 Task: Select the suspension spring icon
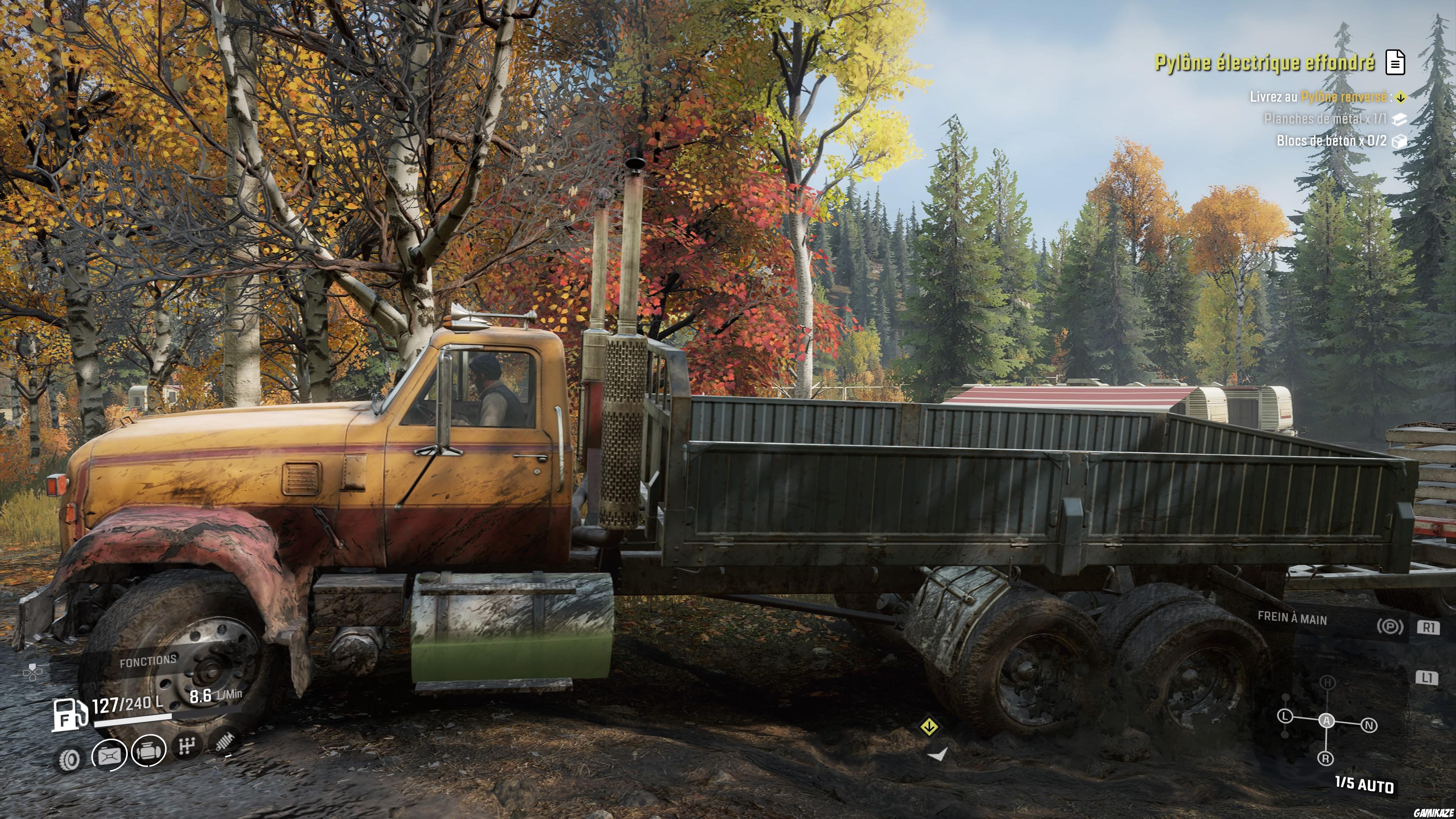226,742
